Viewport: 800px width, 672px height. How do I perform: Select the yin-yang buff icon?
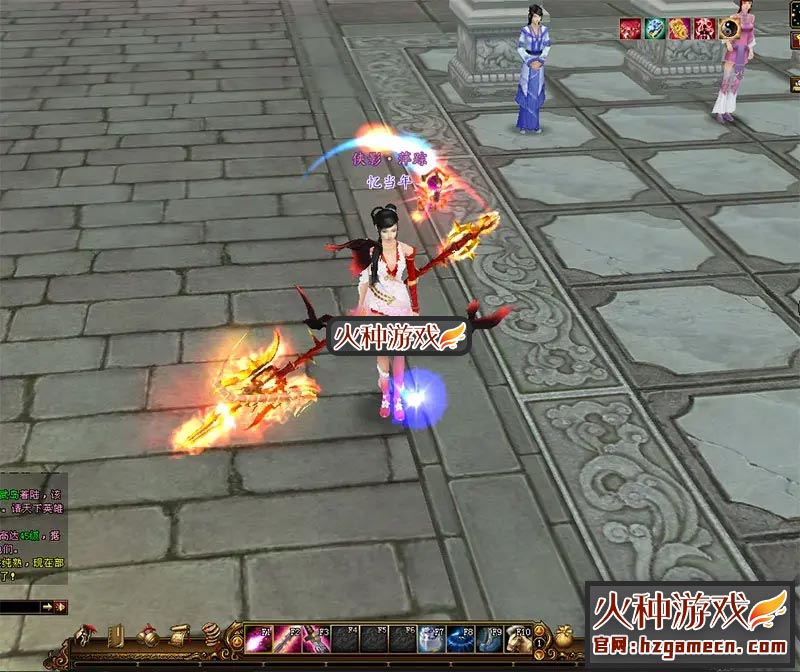(732, 29)
